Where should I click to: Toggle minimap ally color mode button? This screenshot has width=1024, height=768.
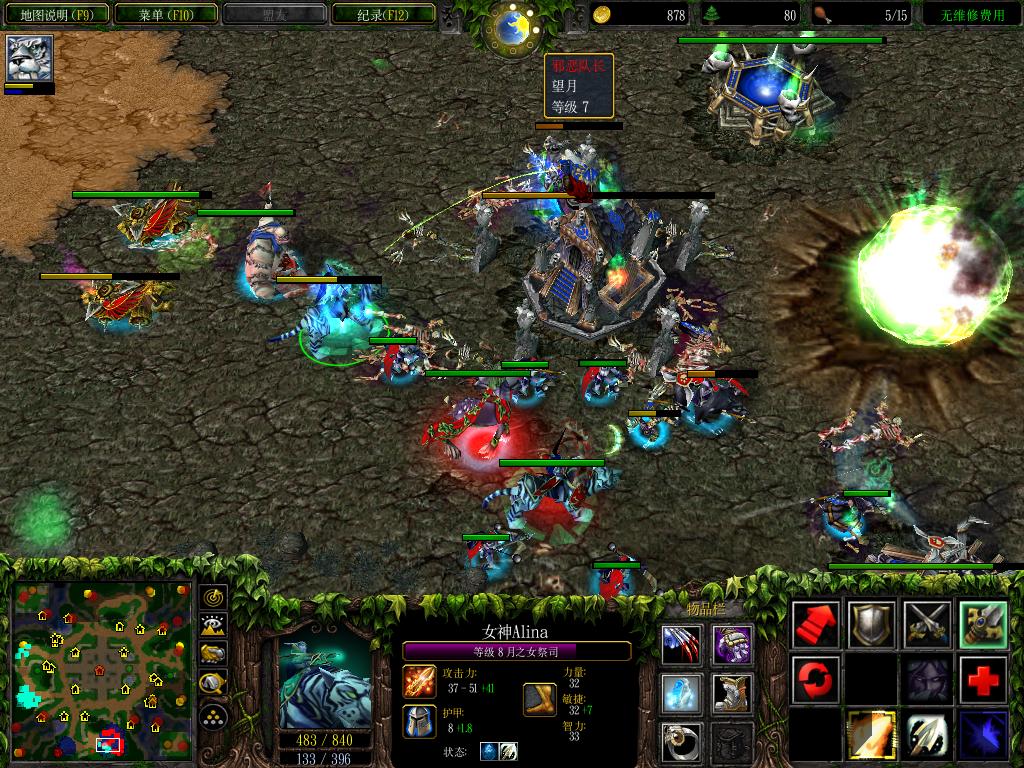(214, 654)
